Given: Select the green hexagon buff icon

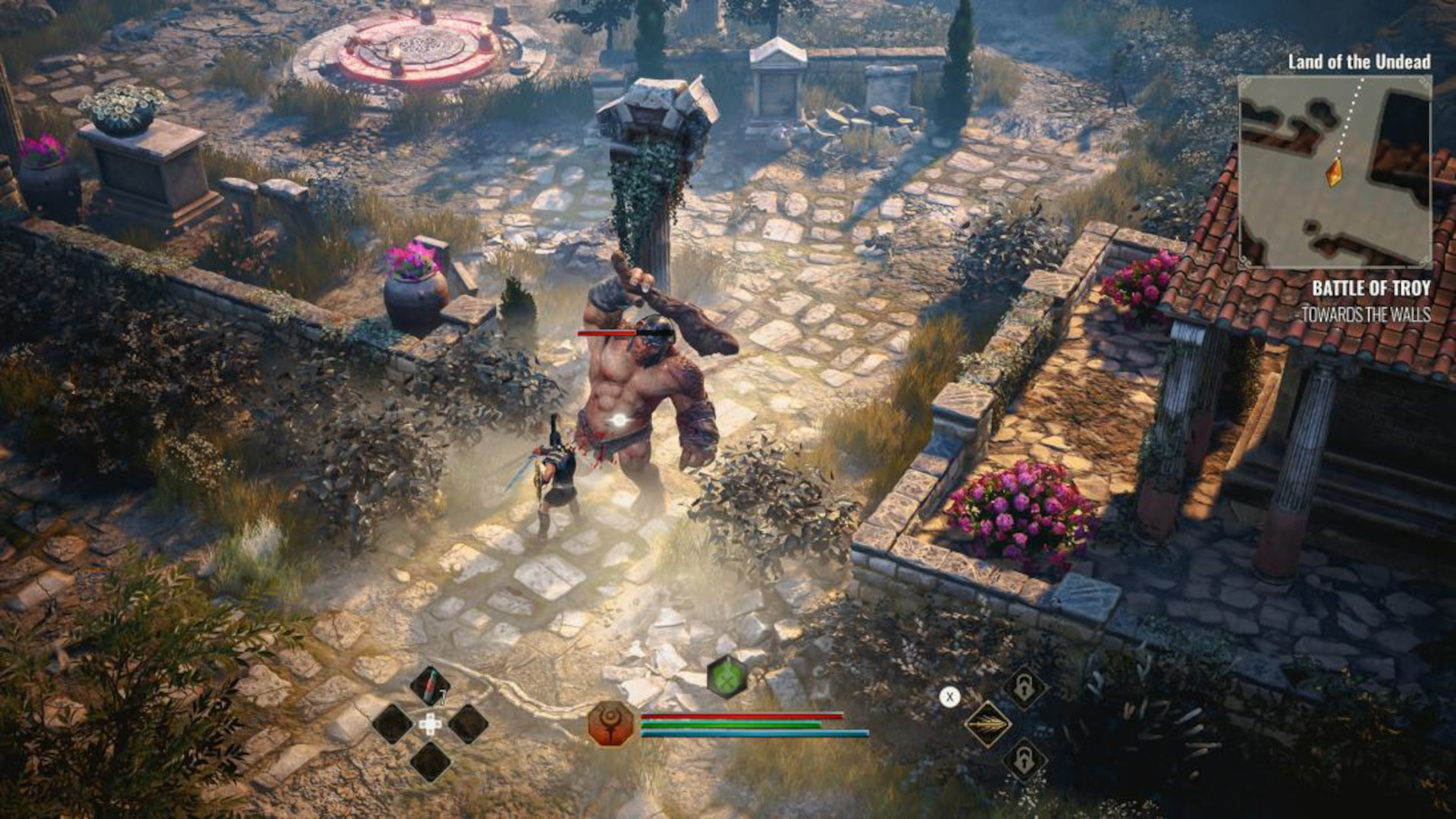Looking at the screenshot, I should 727,677.
